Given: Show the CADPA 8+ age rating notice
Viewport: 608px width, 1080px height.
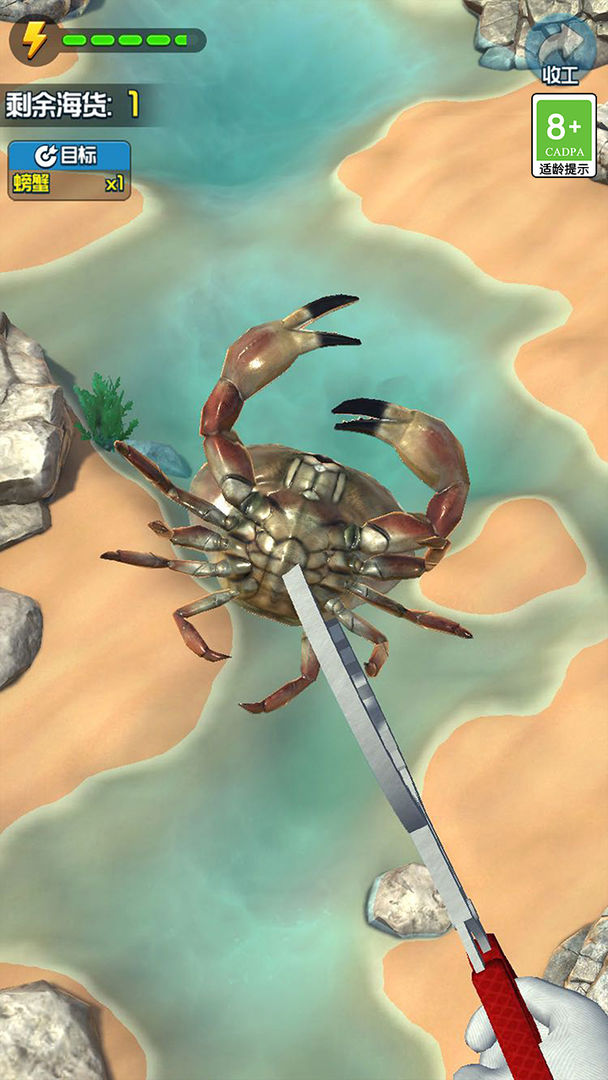Looking at the screenshot, I should tap(563, 135).
